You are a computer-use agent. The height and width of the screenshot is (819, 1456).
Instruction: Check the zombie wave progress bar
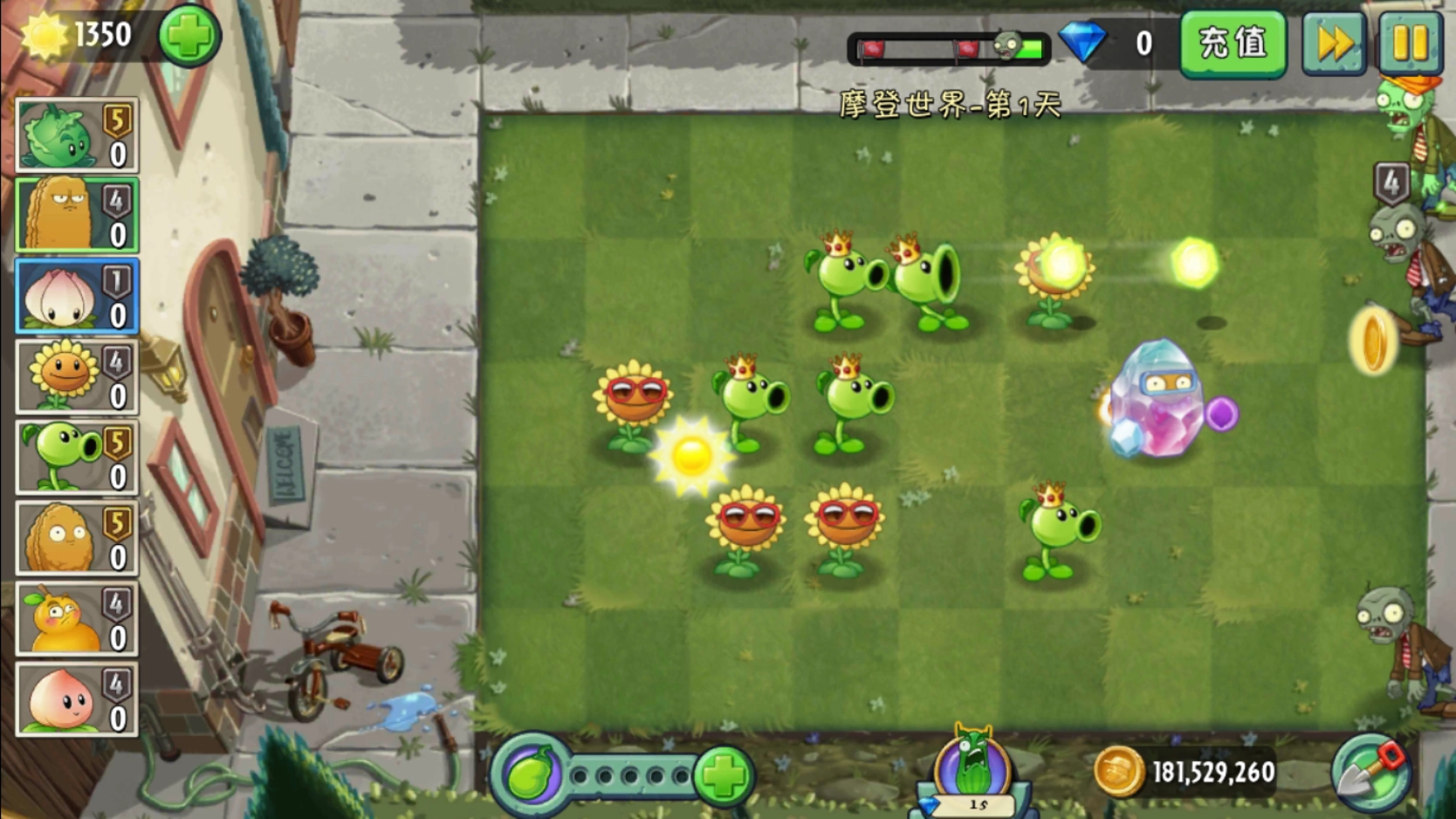[x=947, y=48]
